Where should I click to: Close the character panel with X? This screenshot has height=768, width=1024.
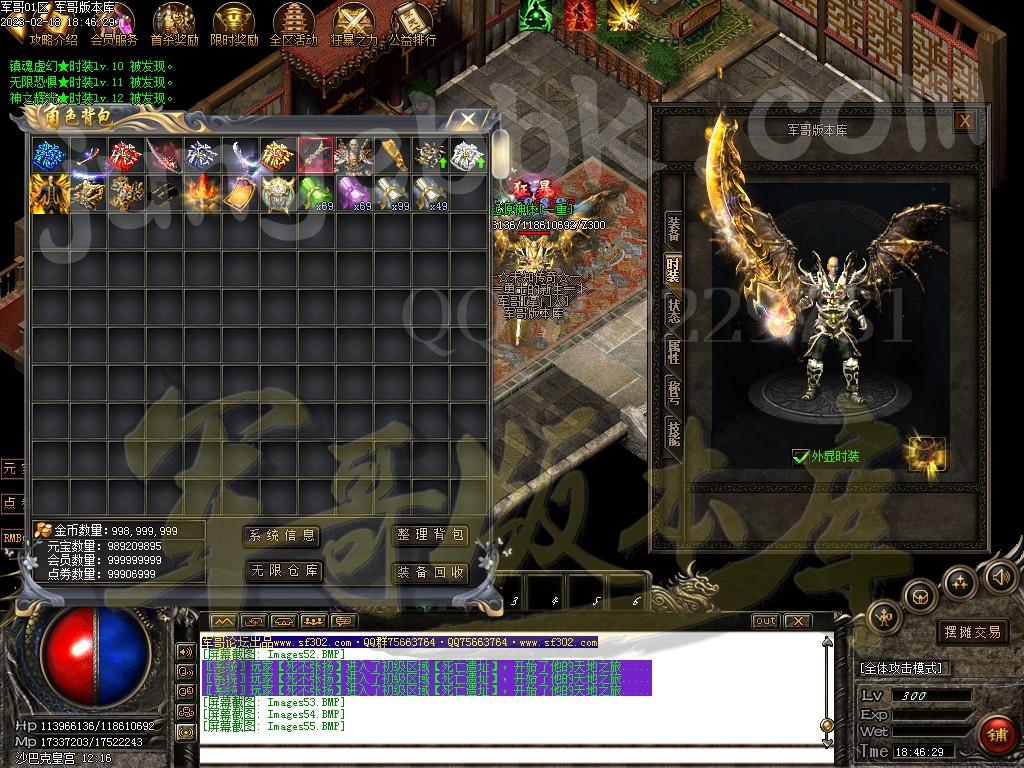(964, 121)
